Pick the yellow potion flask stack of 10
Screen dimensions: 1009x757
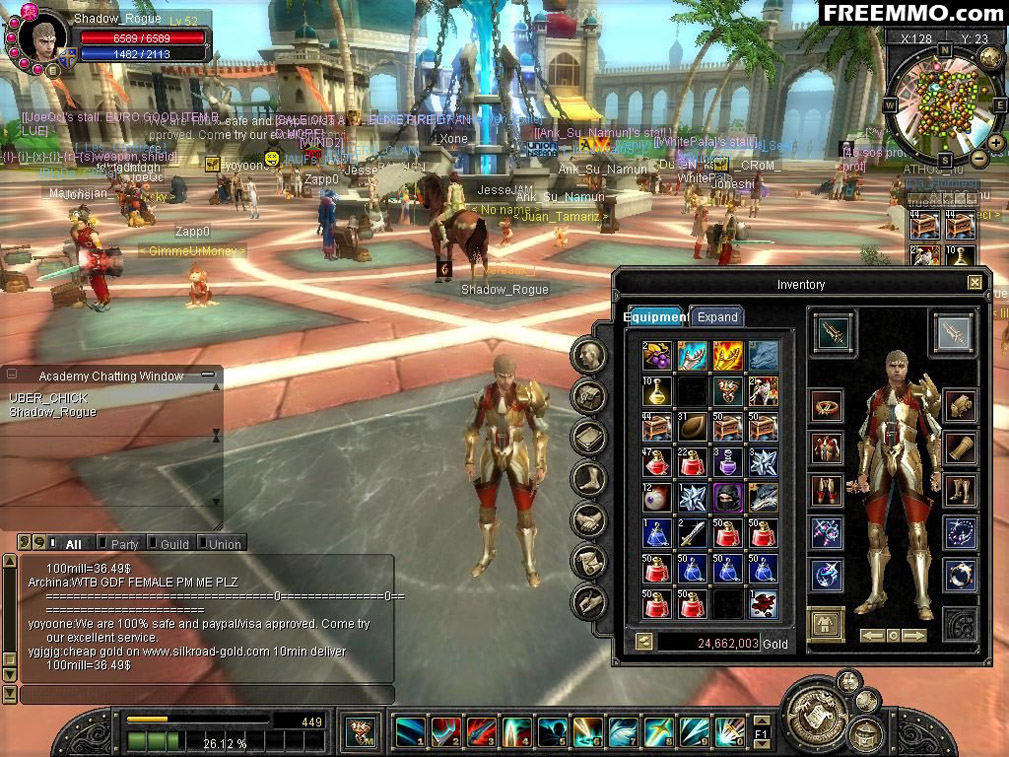657,391
